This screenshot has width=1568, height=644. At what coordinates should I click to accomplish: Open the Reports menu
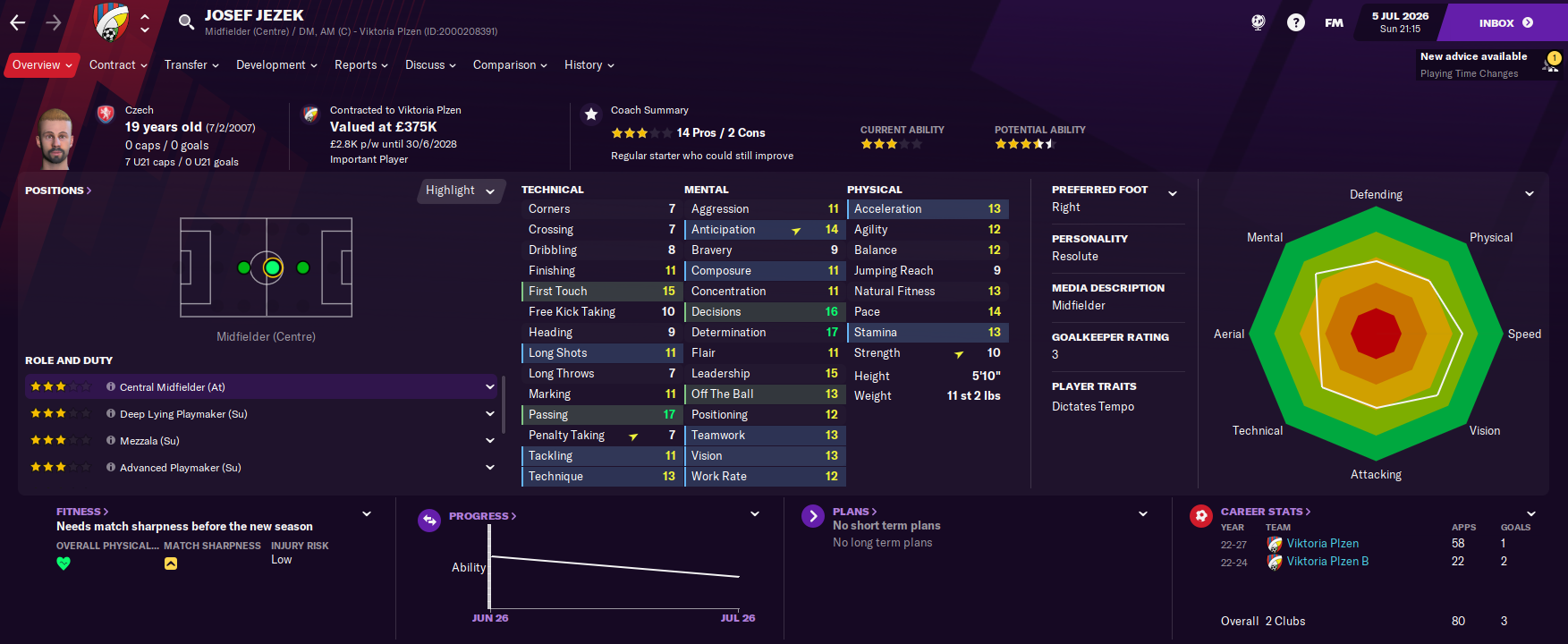[x=360, y=65]
